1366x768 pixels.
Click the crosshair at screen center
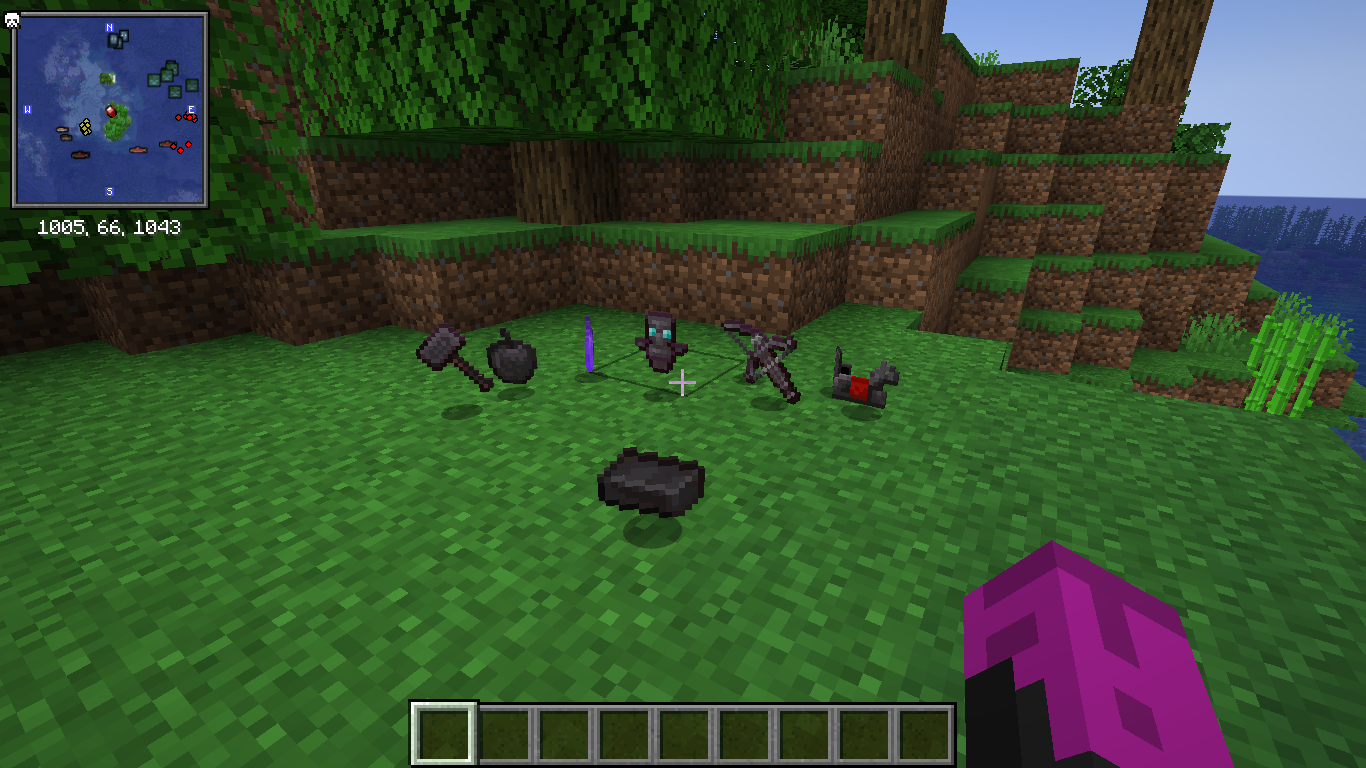click(683, 381)
